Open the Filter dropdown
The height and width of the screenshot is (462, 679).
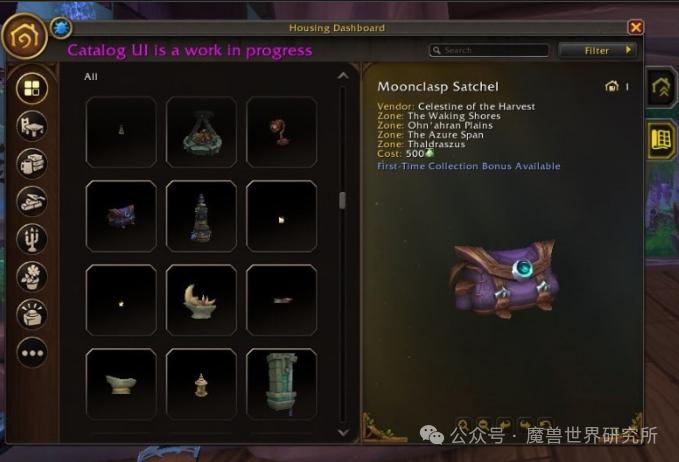click(x=598, y=50)
